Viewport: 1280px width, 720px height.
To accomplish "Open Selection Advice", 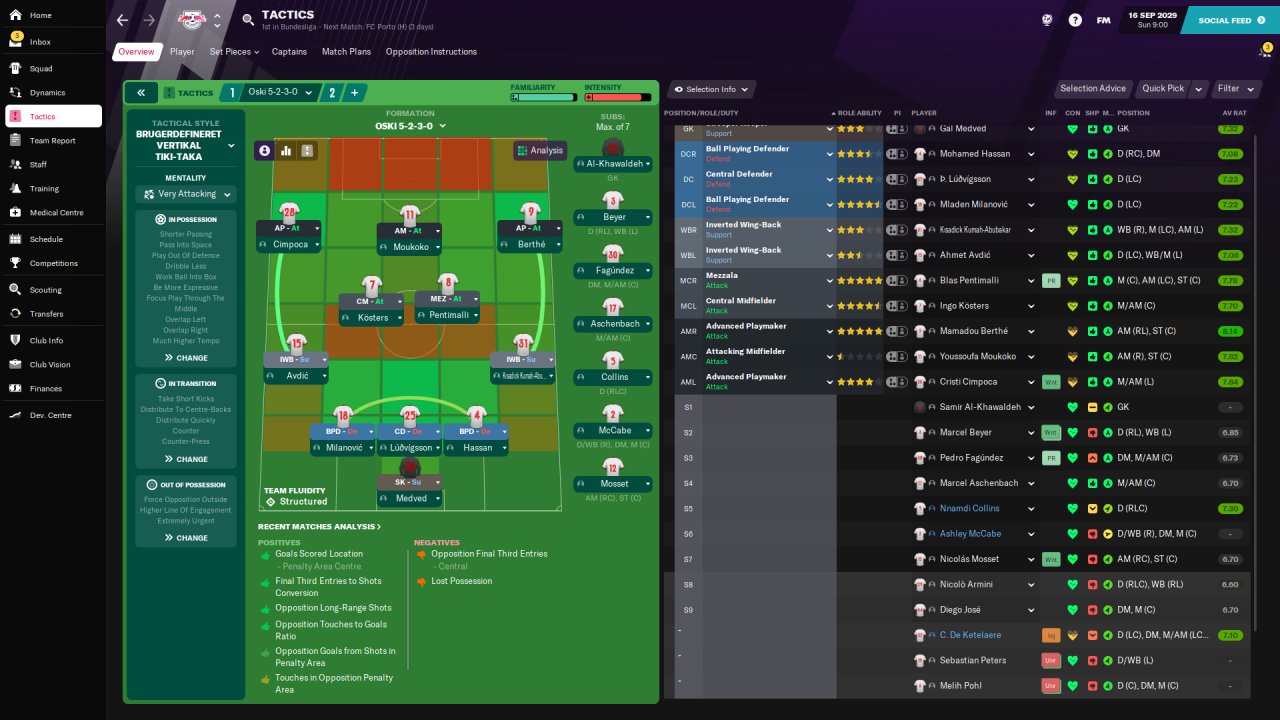I will (x=1093, y=89).
